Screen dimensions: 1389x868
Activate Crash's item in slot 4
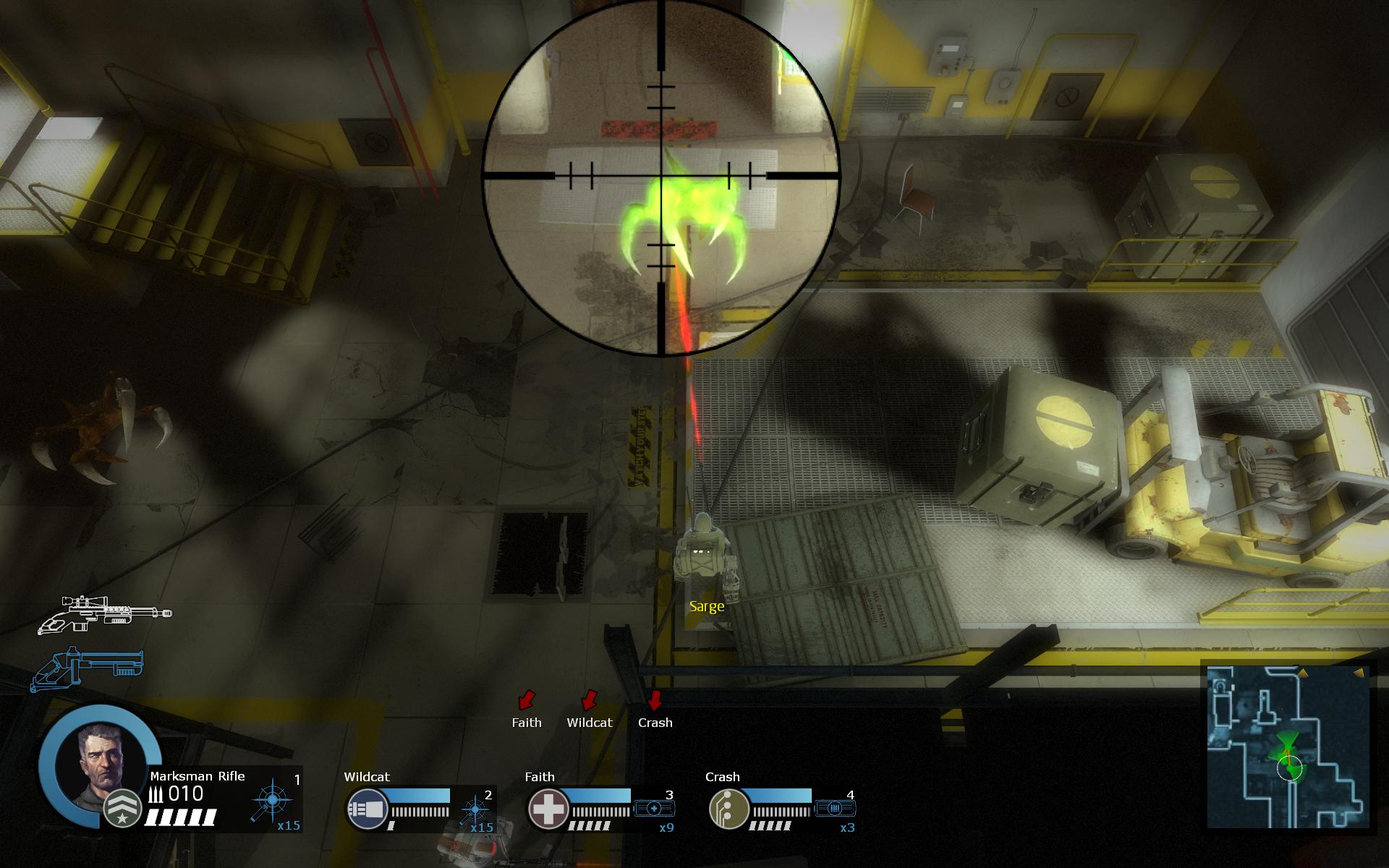836,808
